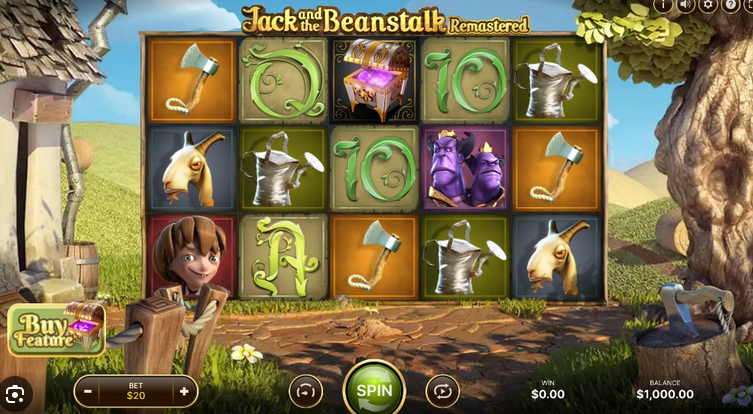This screenshot has width=753, height=414.
Task: Click the image search lens icon
Action: (18, 394)
